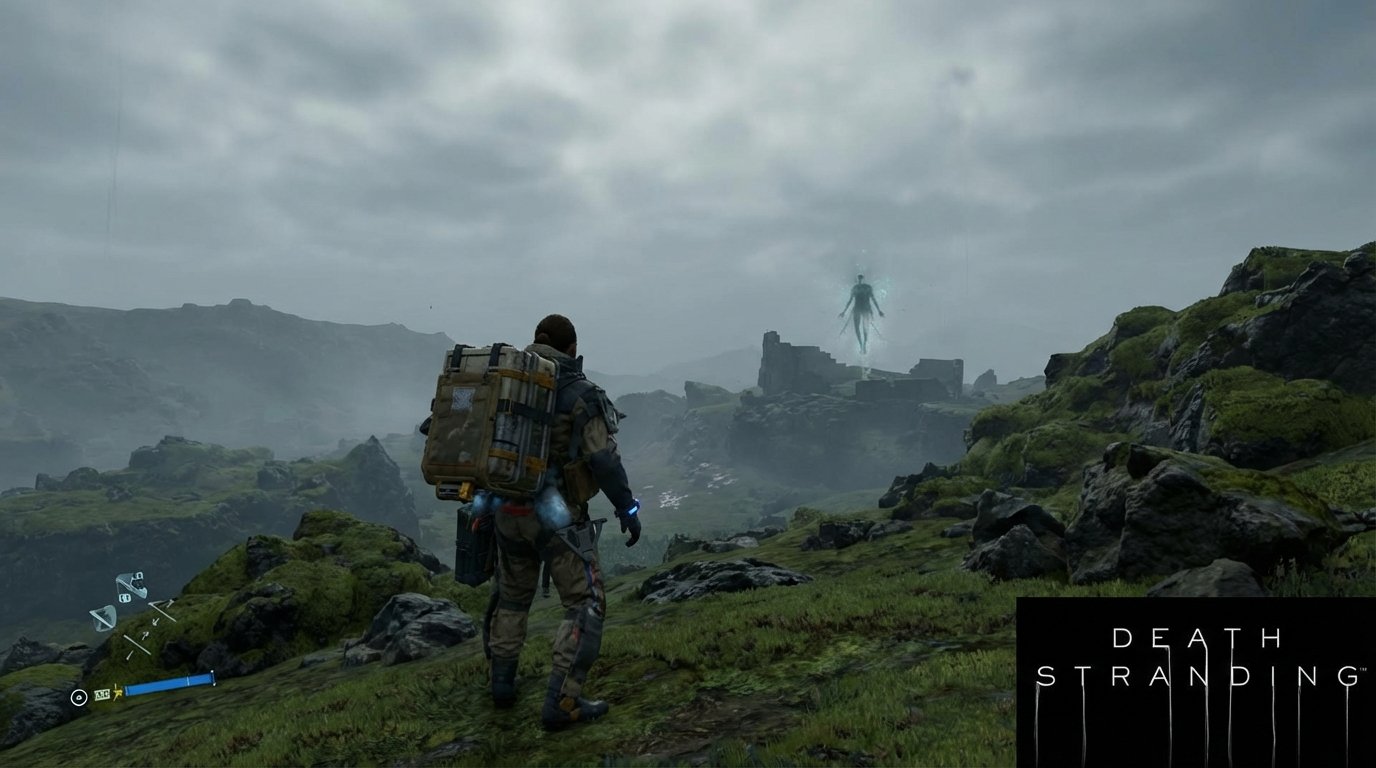This screenshot has height=768, width=1376.
Task: Click the downward compass arrow marker
Action: point(155,621)
